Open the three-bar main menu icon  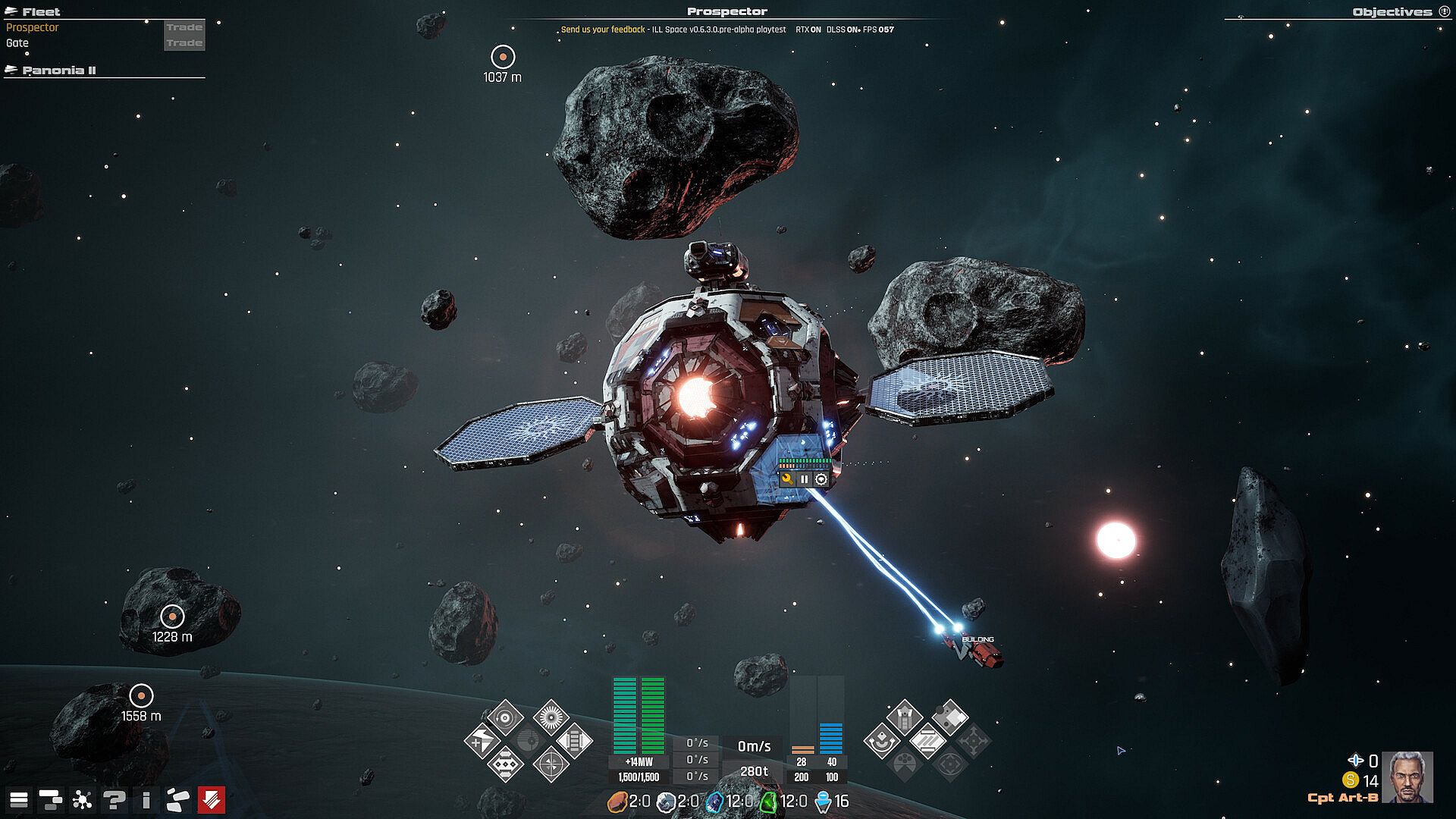pos(19,799)
